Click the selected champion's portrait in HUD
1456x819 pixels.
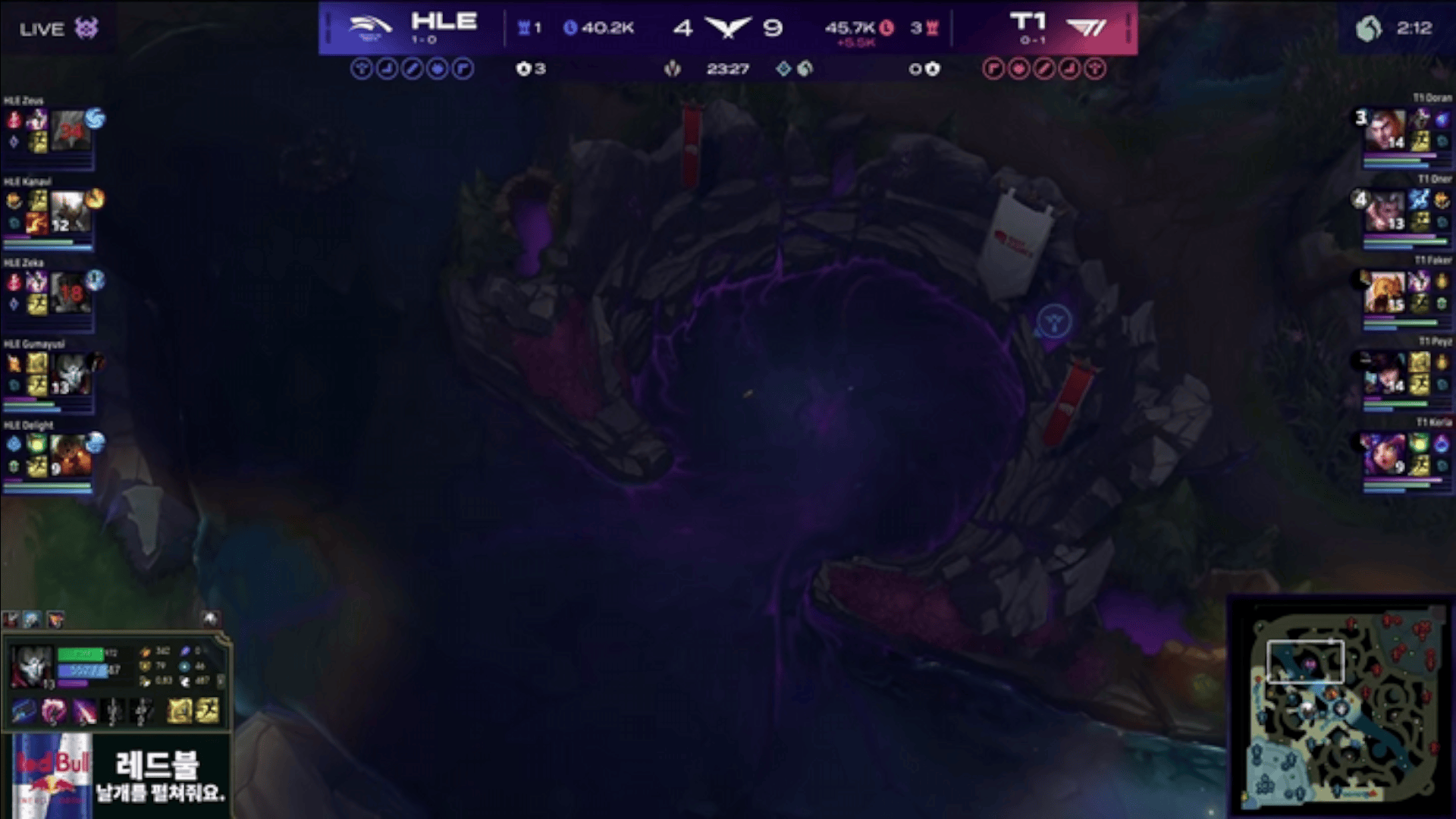tap(32, 666)
